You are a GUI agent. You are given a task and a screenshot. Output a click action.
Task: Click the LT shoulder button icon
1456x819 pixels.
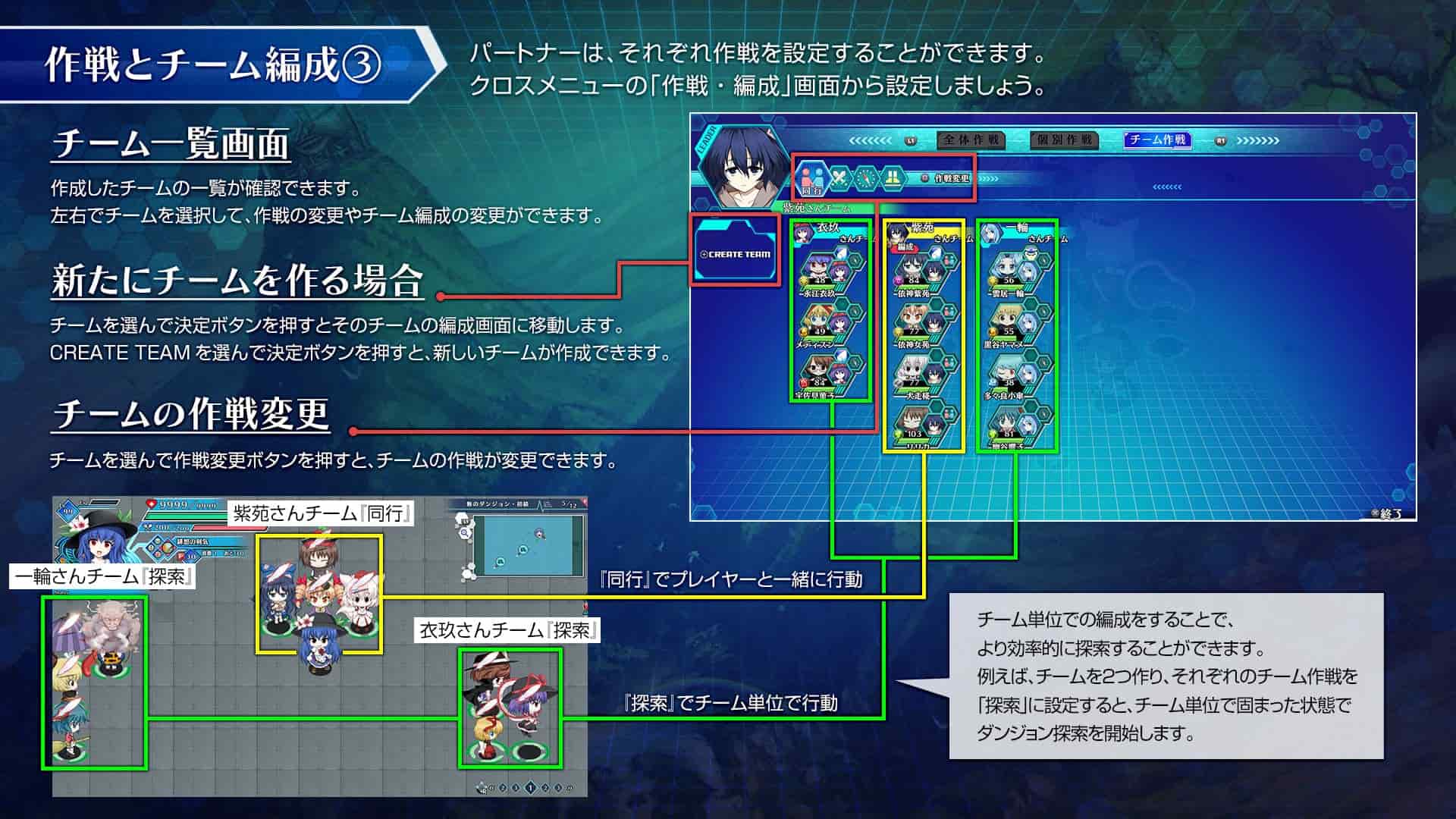[x=912, y=140]
